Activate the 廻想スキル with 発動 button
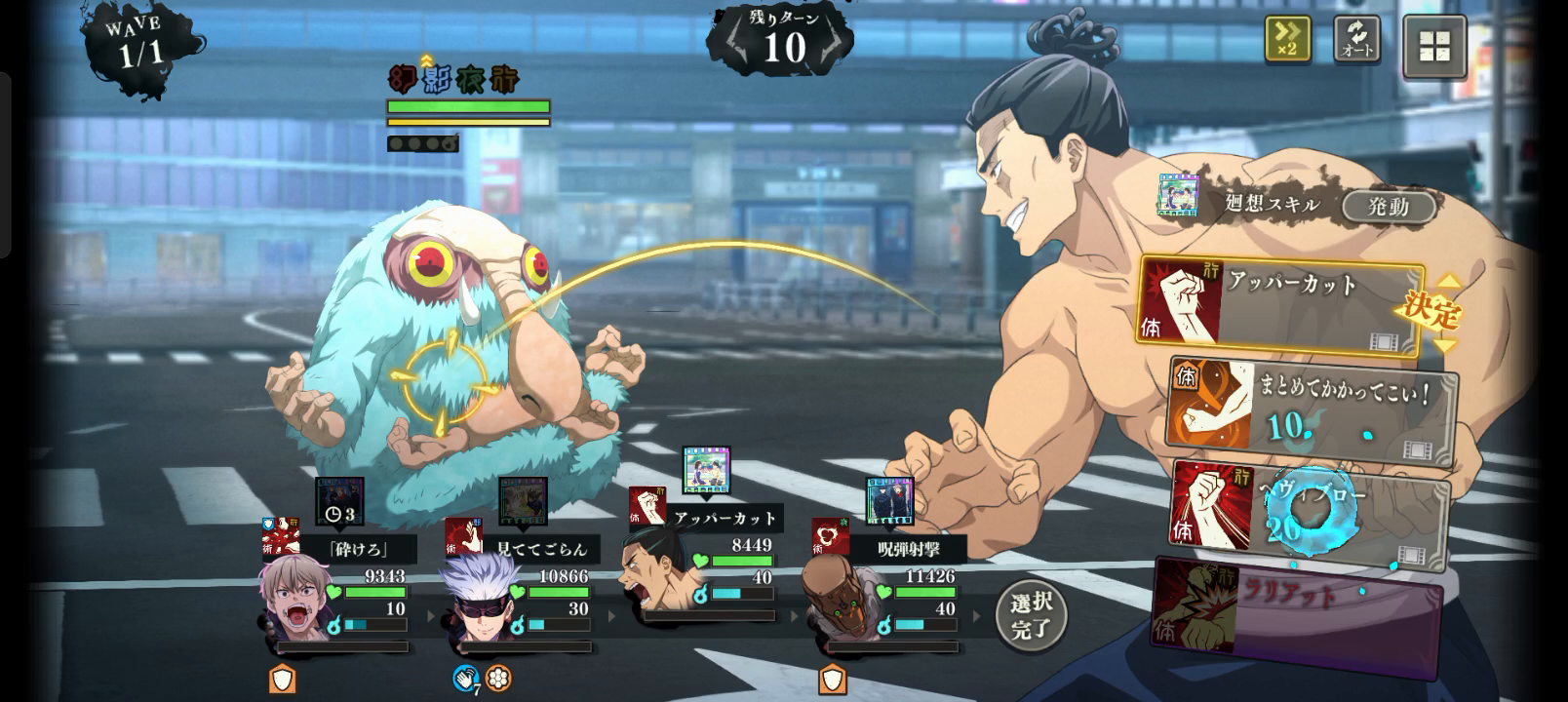The image size is (1568, 702). tap(1388, 206)
